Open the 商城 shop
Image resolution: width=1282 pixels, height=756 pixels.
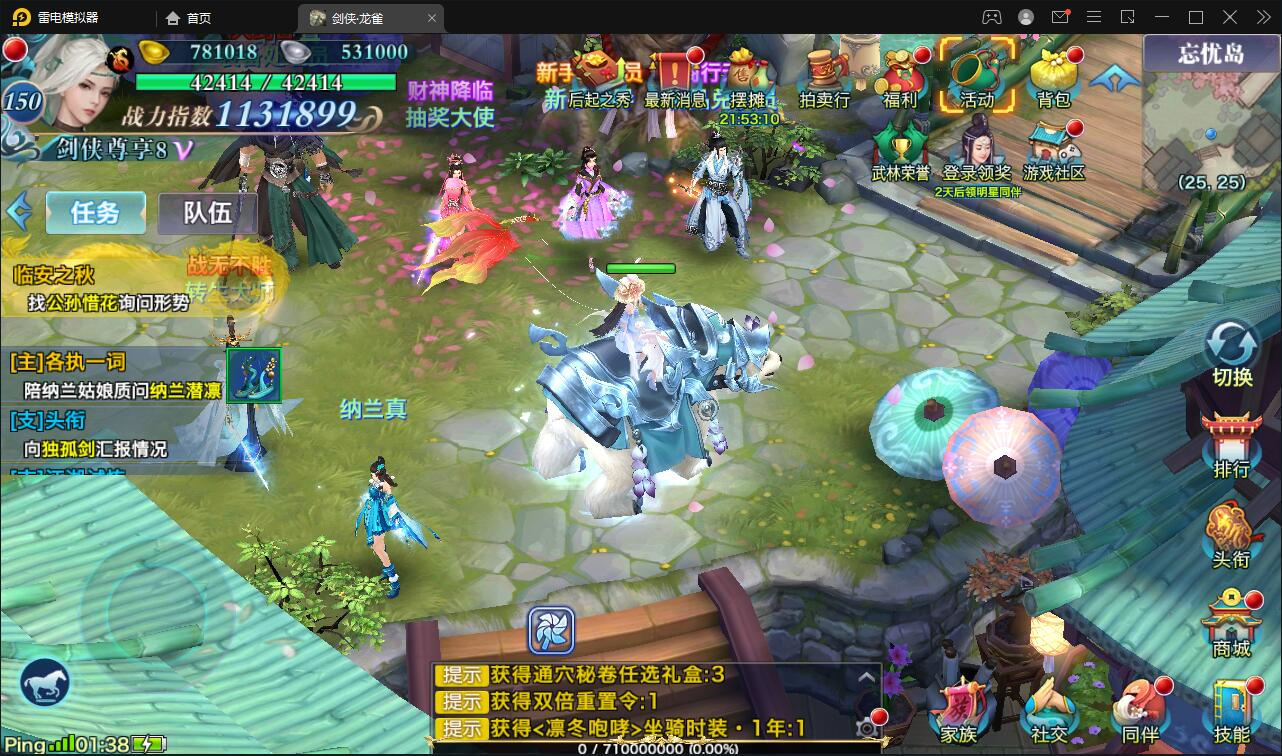[1232, 625]
